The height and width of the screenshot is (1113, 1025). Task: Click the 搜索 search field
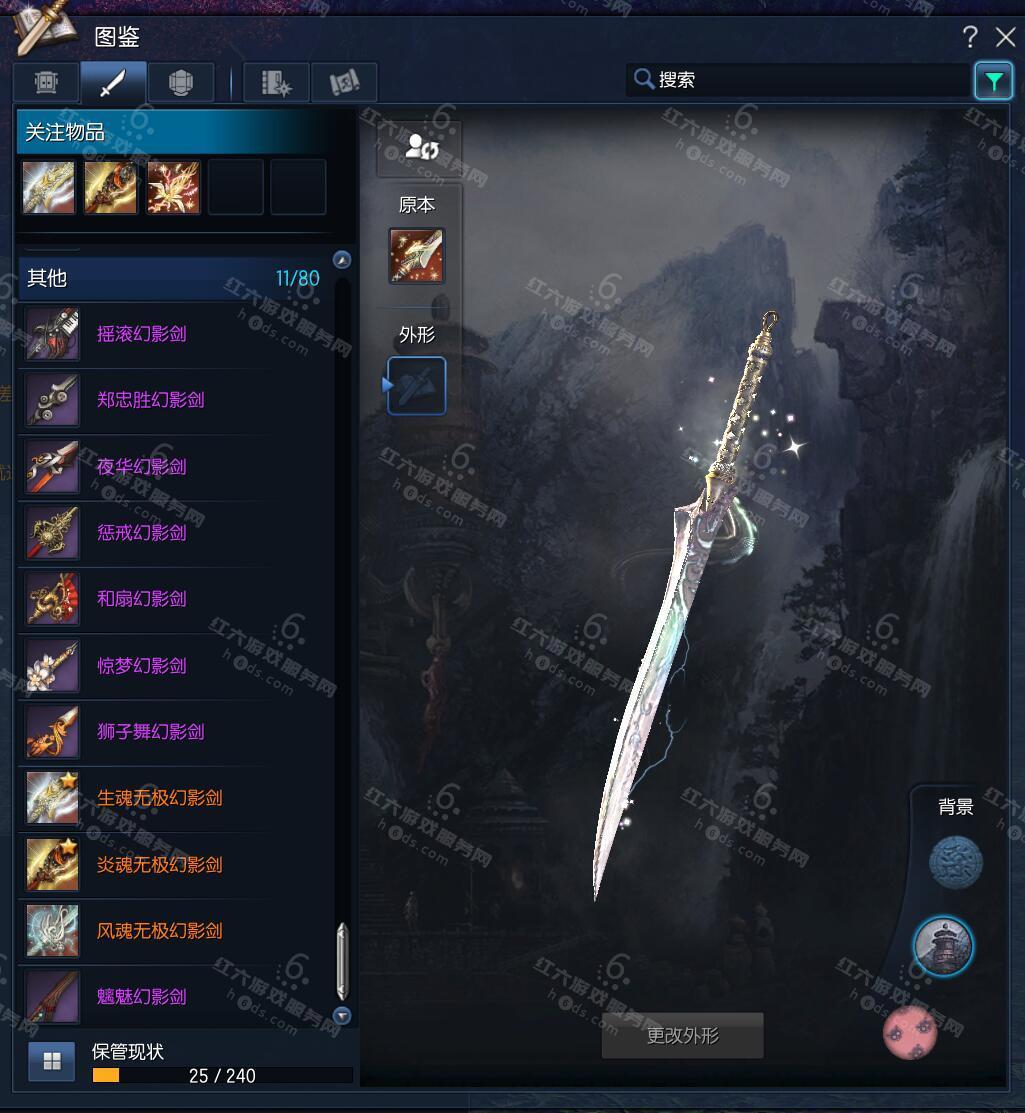coord(800,80)
